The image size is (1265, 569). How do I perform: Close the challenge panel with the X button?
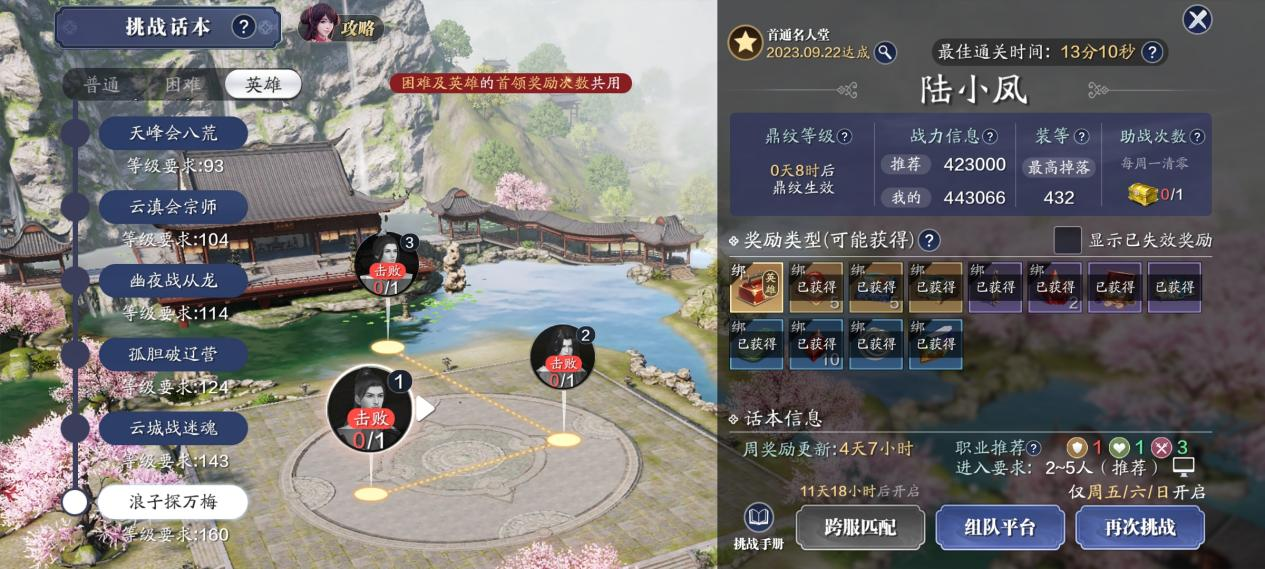(1197, 19)
